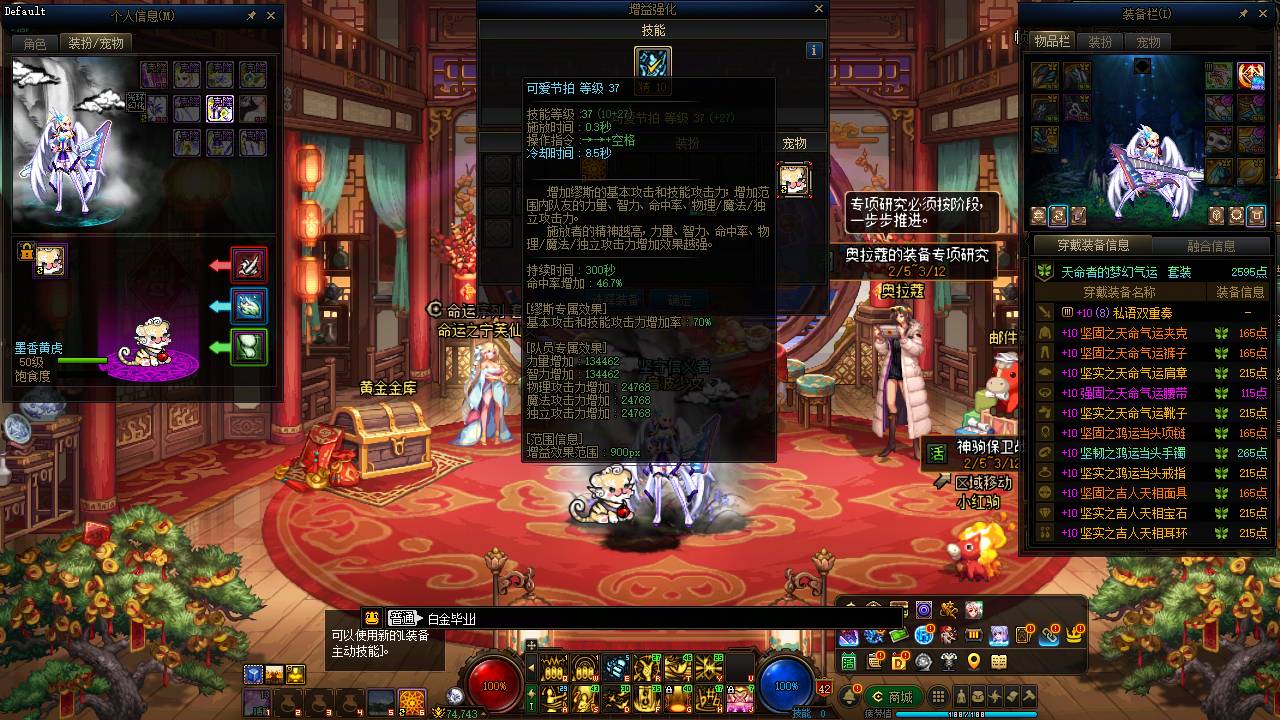Click the yellow location pin icon in menu bar

click(974, 662)
